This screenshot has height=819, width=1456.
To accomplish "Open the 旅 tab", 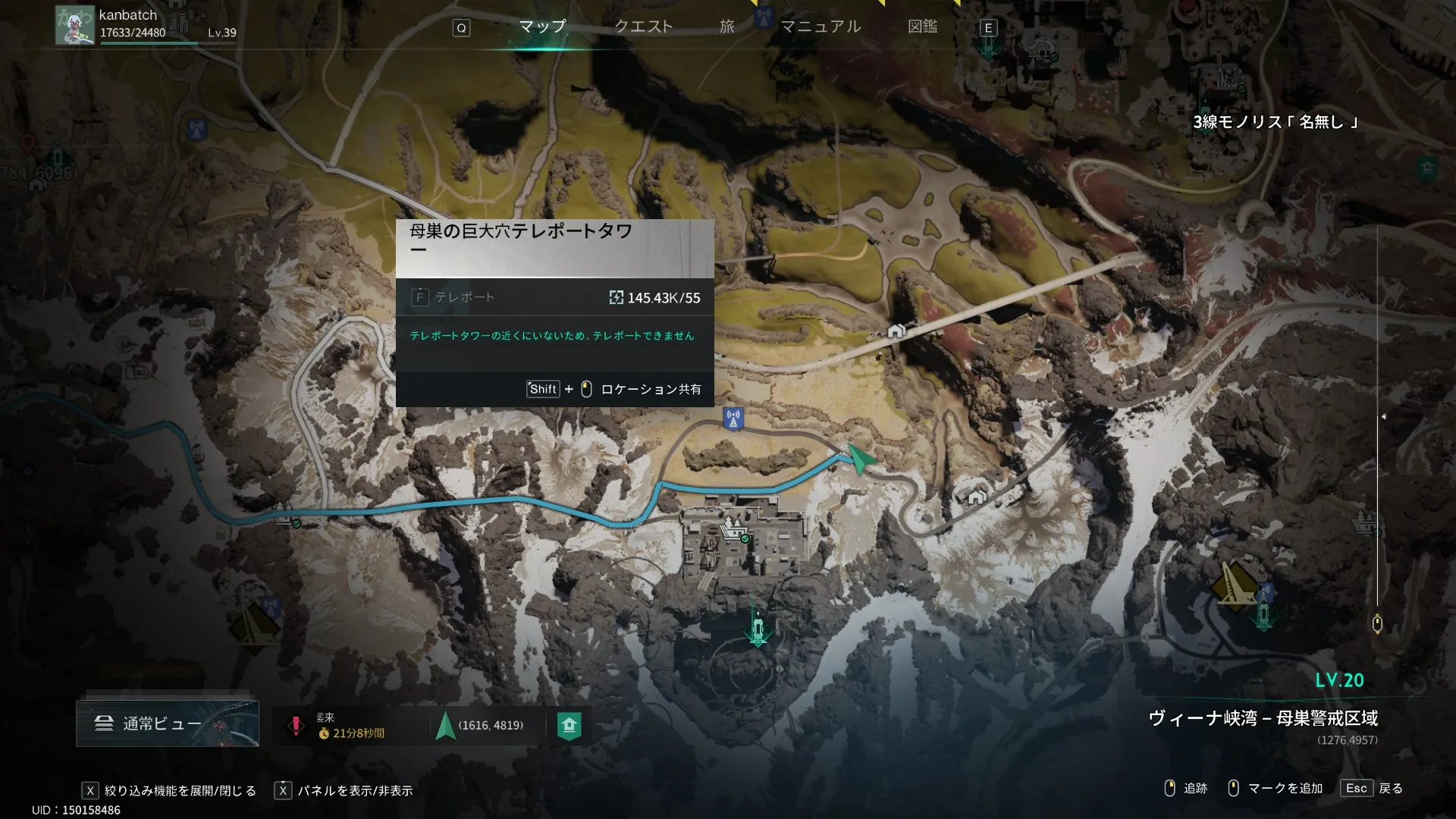I will (x=726, y=27).
